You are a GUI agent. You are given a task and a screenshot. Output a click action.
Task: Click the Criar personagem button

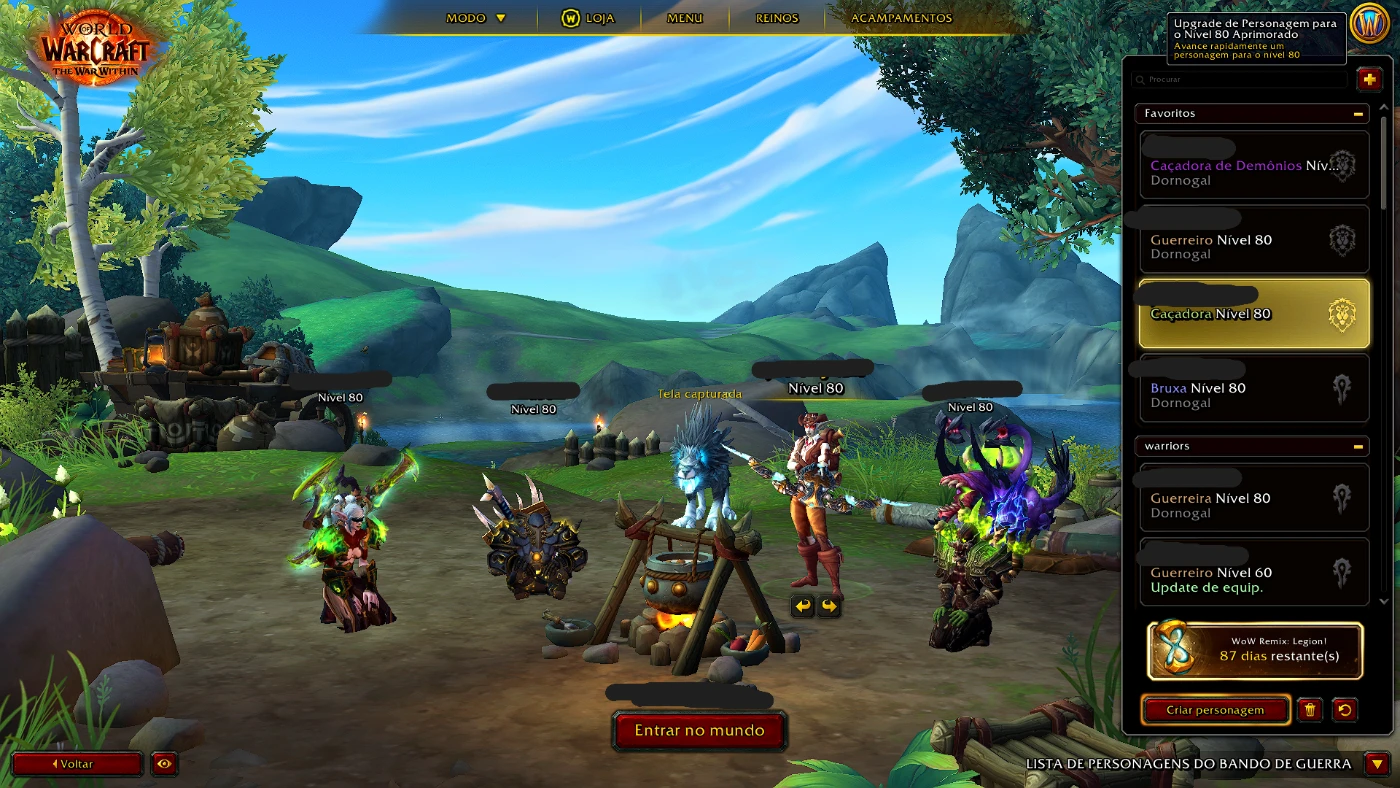point(1215,710)
